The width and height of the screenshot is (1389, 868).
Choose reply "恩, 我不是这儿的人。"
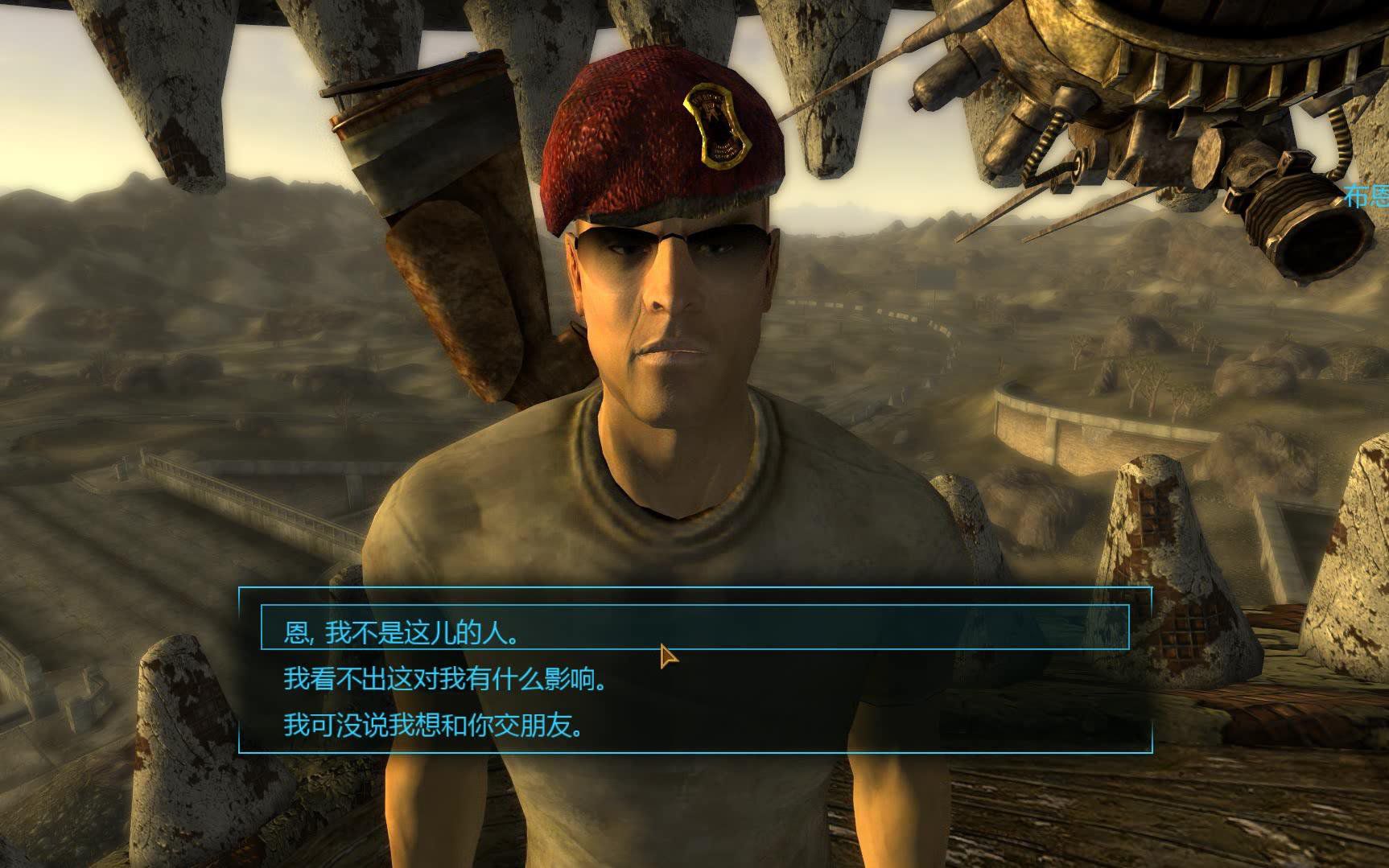tap(401, 633)
